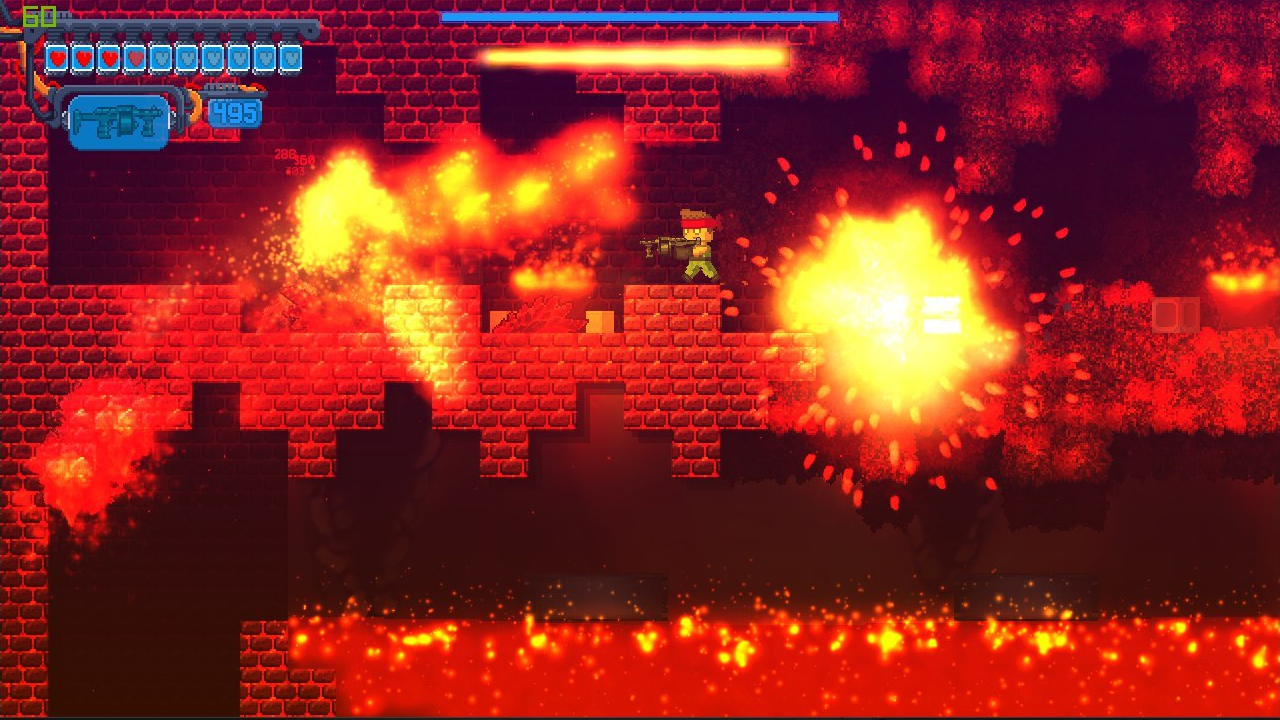Viewport: 1280px width, 720px height.
Task: Click the second red heart container
Action: pos(83,57)
